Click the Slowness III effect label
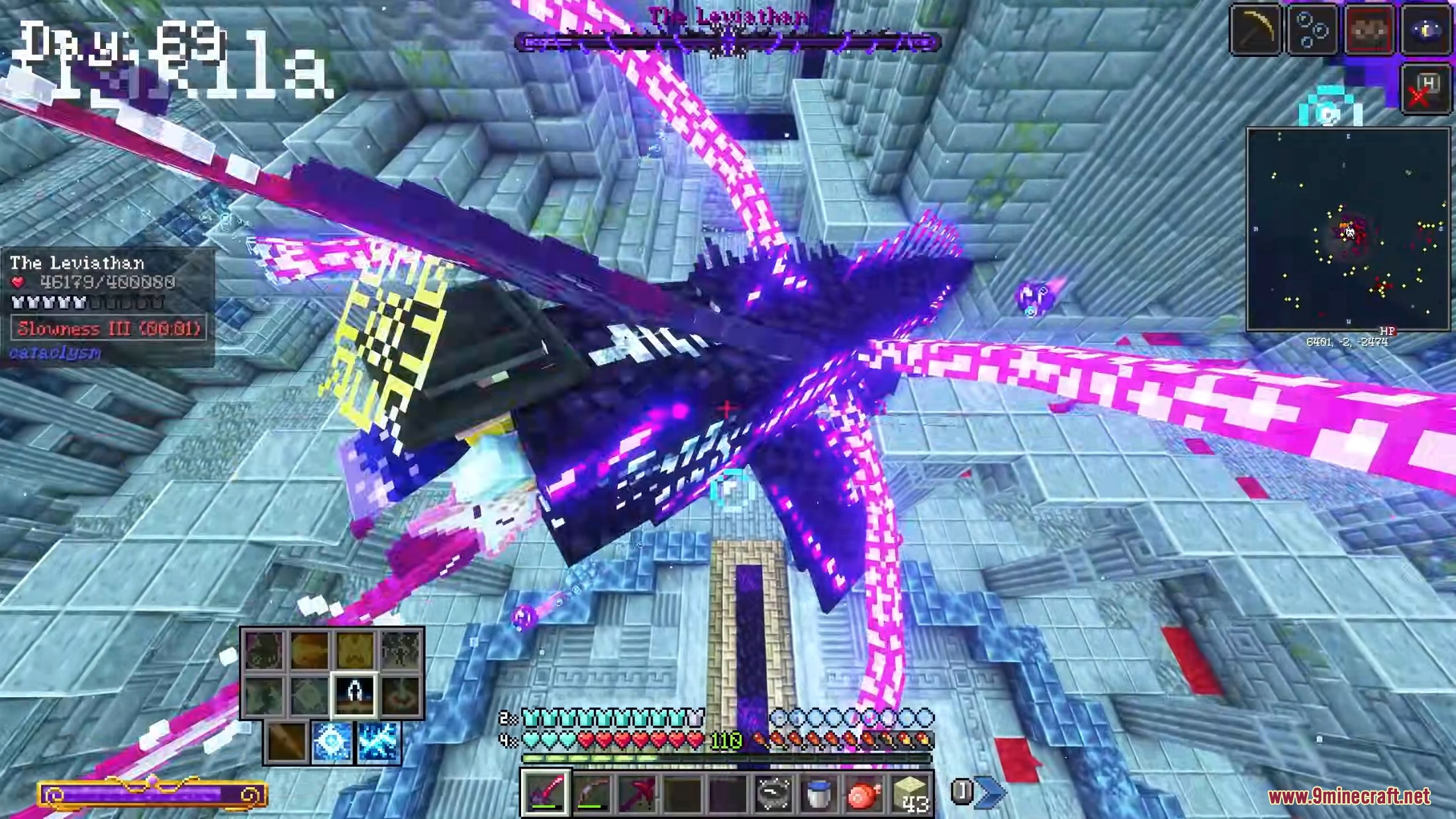Screen dimensions: 1456x819 (109, 328)
